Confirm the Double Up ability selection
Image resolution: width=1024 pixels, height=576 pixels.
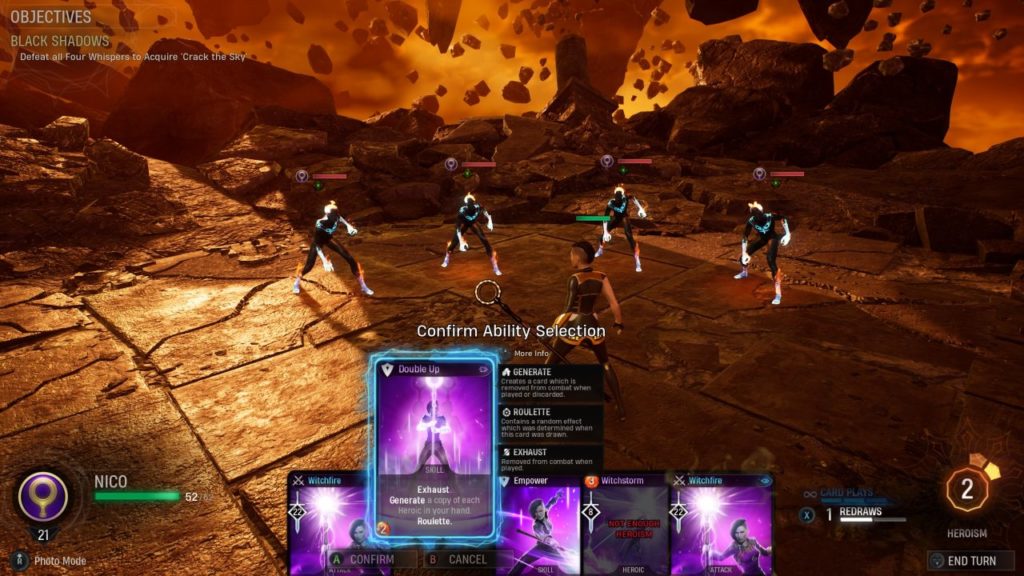[x=369, y=559]
